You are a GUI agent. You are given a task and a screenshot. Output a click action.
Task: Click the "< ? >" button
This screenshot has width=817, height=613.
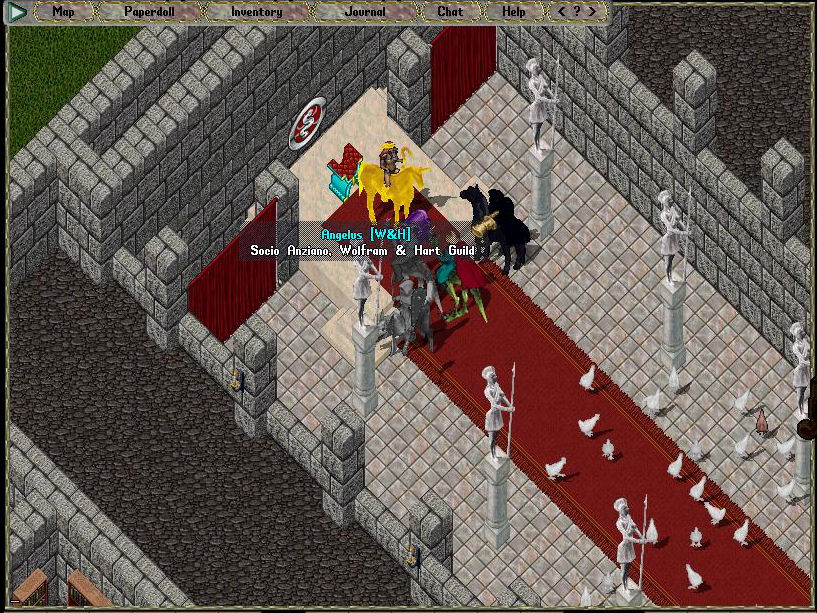click(577, 12)
